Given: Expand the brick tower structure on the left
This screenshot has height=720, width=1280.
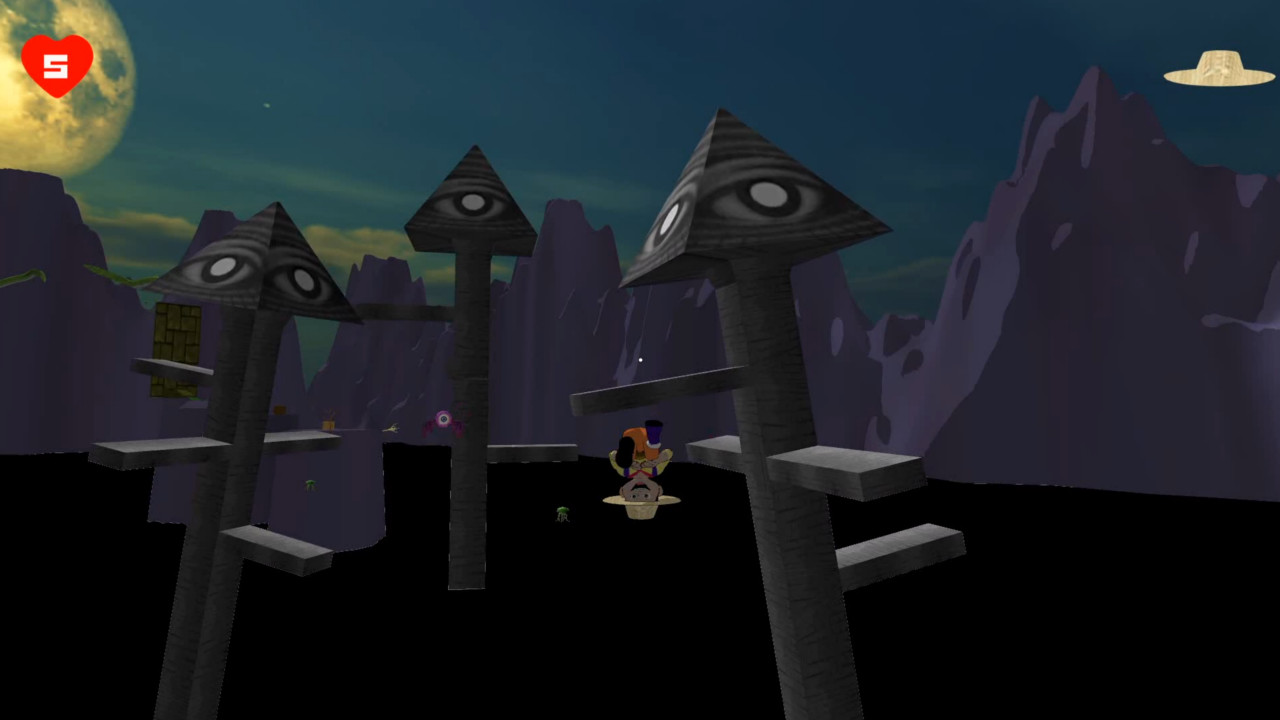Looking at the screenshot, I should 174,350.
